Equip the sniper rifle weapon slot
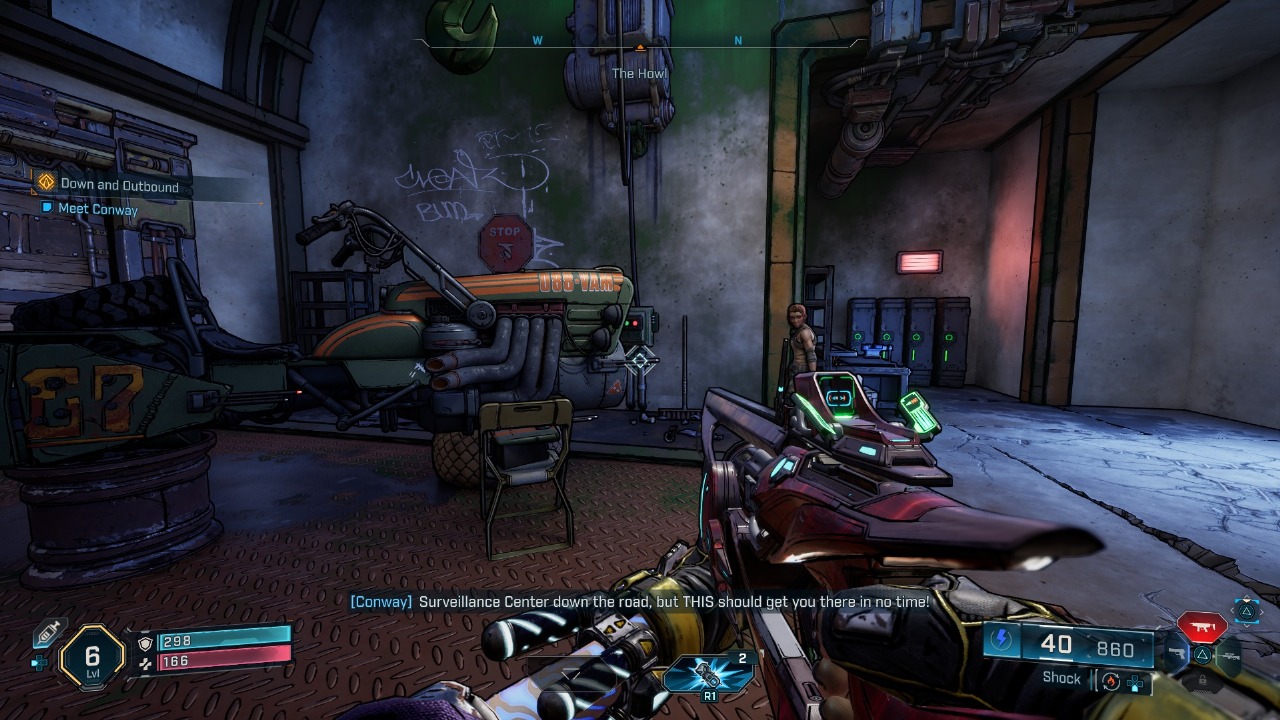The height and width of the screenshot is (720, 1280). pos(1229,654)
